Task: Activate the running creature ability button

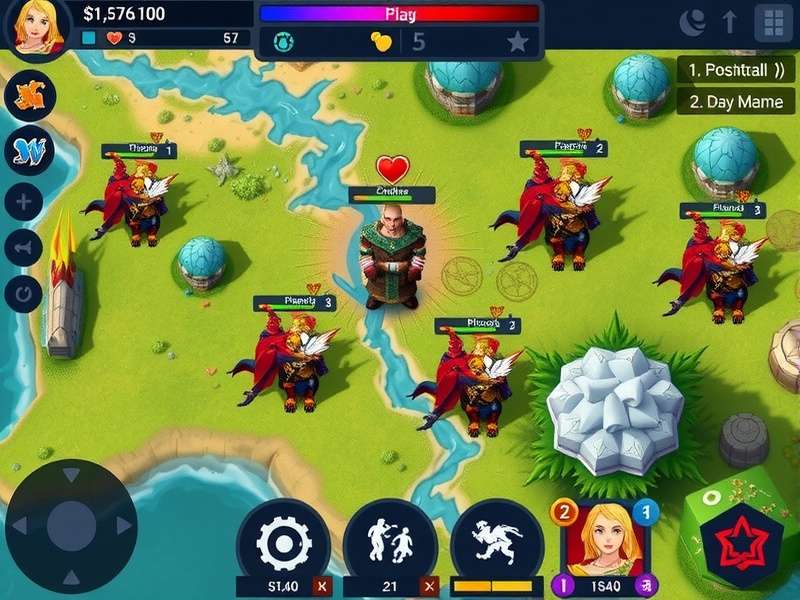Action: (496, 543)
